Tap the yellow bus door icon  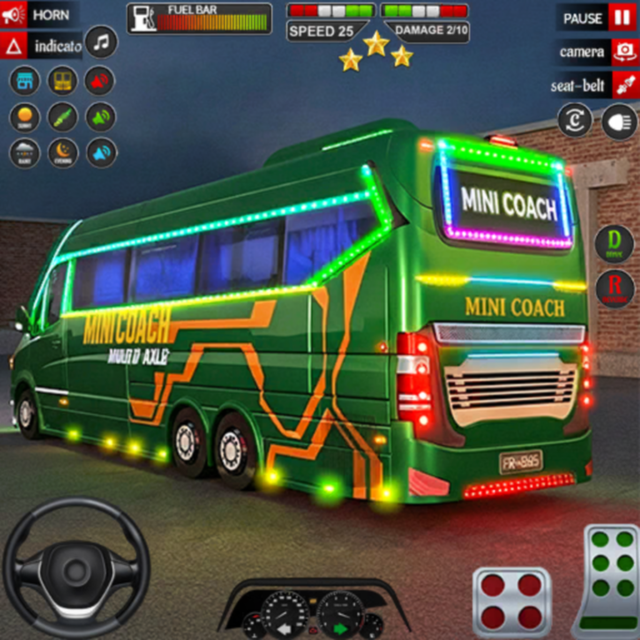tap(63, 81)
